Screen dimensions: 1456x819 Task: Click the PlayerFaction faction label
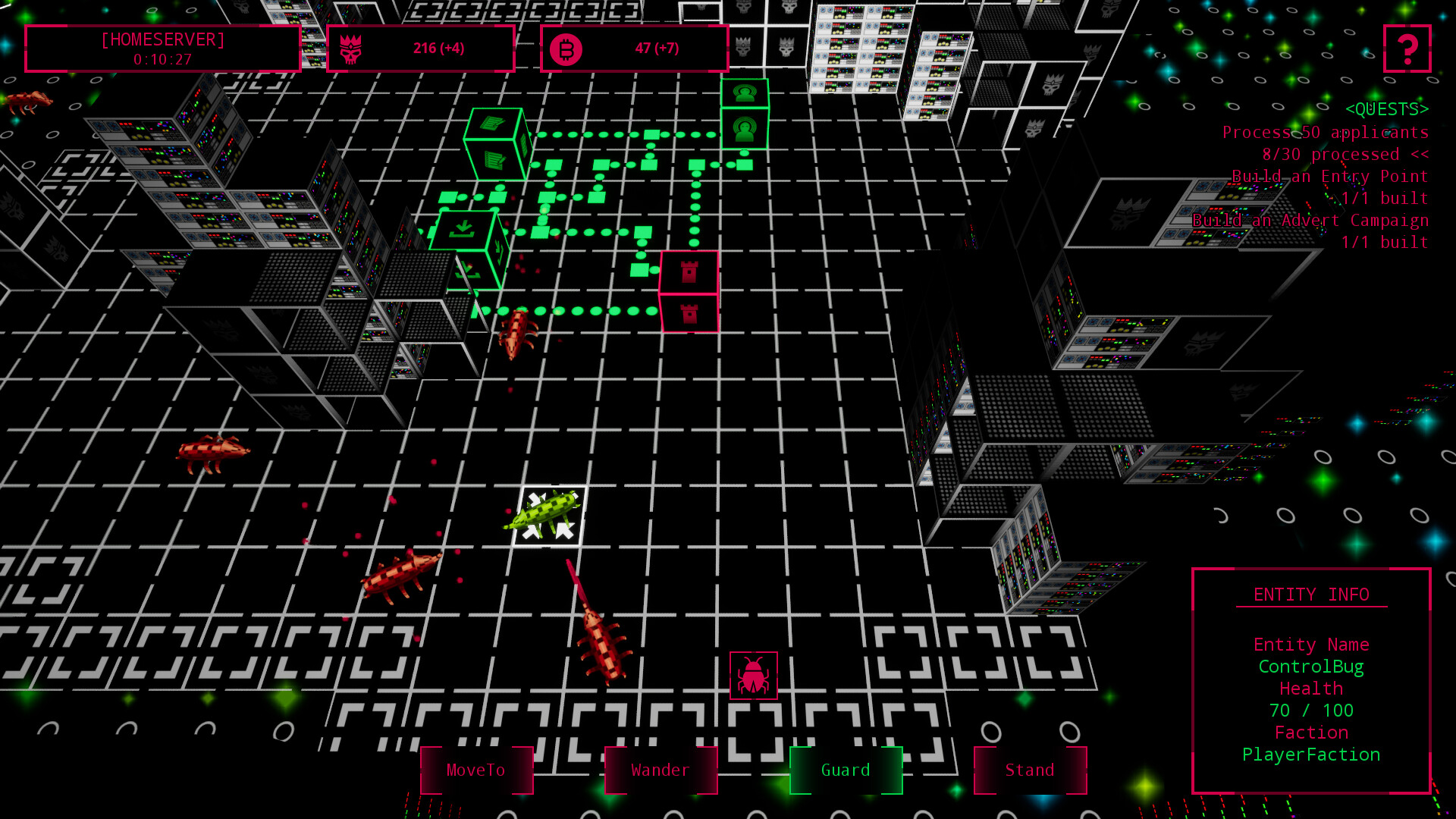point(1310,755)
